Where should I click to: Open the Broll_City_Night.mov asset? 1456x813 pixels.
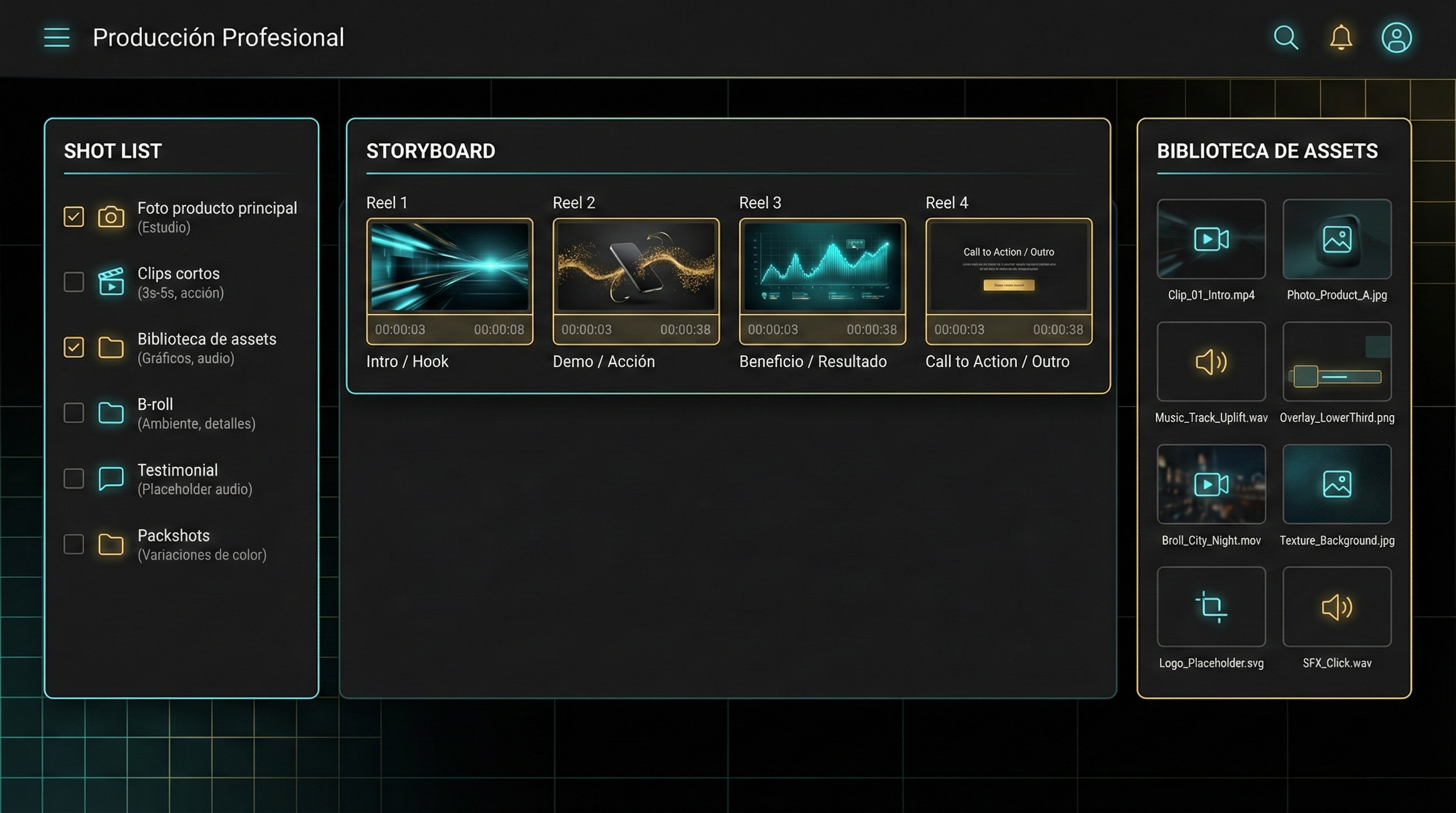tap(1211, 484)
